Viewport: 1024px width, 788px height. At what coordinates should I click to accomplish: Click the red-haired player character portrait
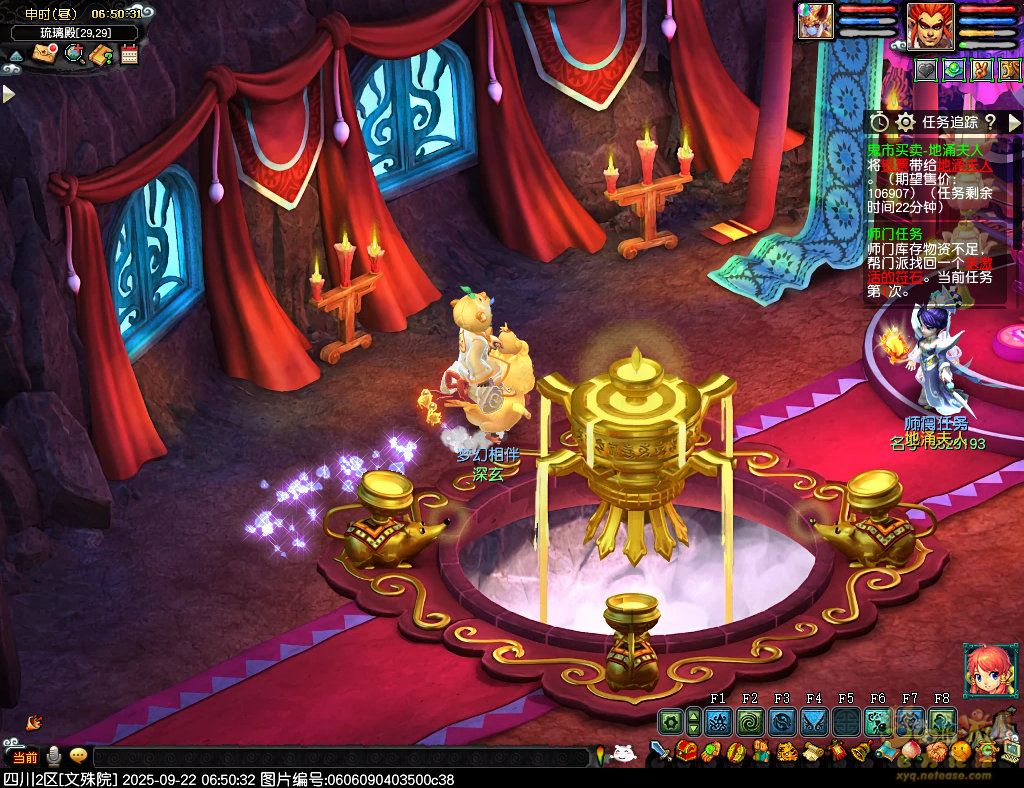point(930,26)
